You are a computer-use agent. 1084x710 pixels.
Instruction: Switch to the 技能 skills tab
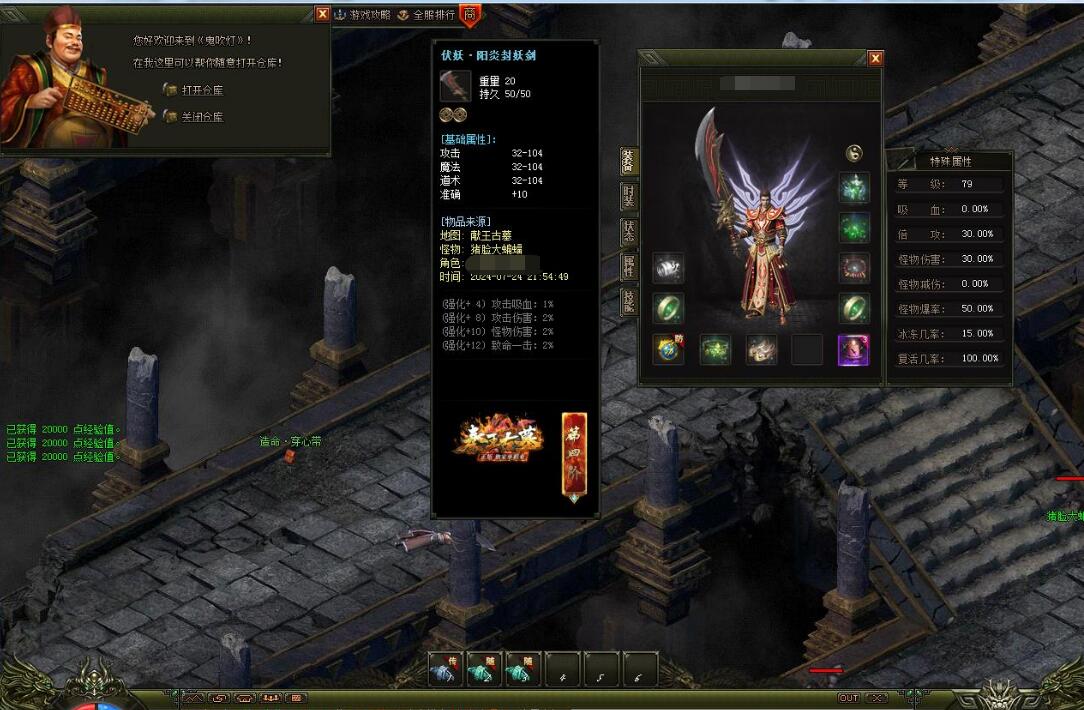tap(629, 301)
